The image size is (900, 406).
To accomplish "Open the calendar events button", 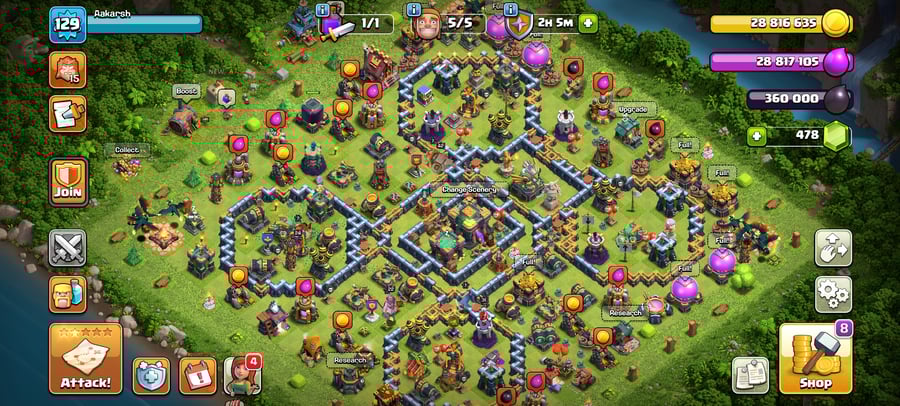I will 197,374.
